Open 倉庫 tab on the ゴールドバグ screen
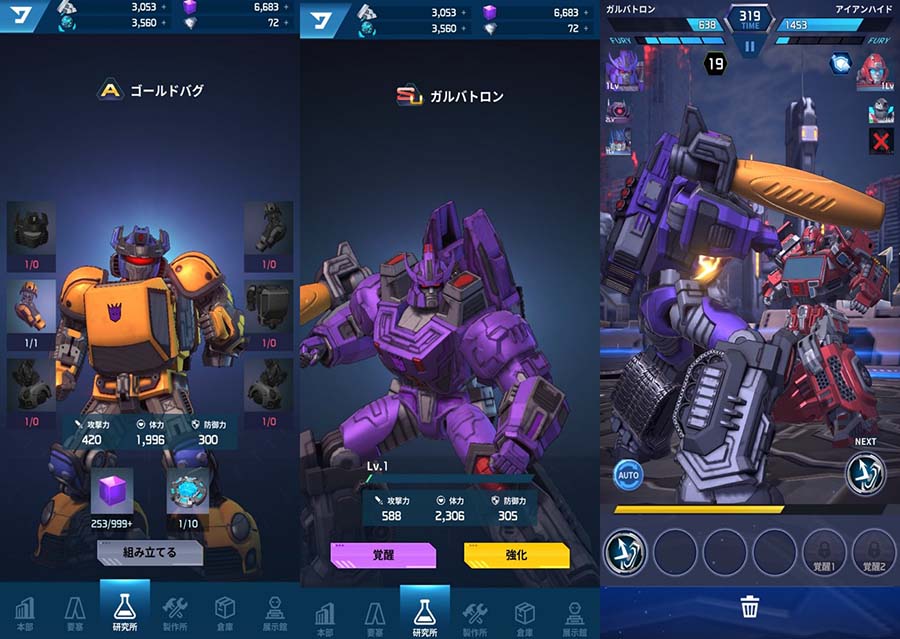The height and width of the screenshot is (639, 900). (x=225, y=612)
